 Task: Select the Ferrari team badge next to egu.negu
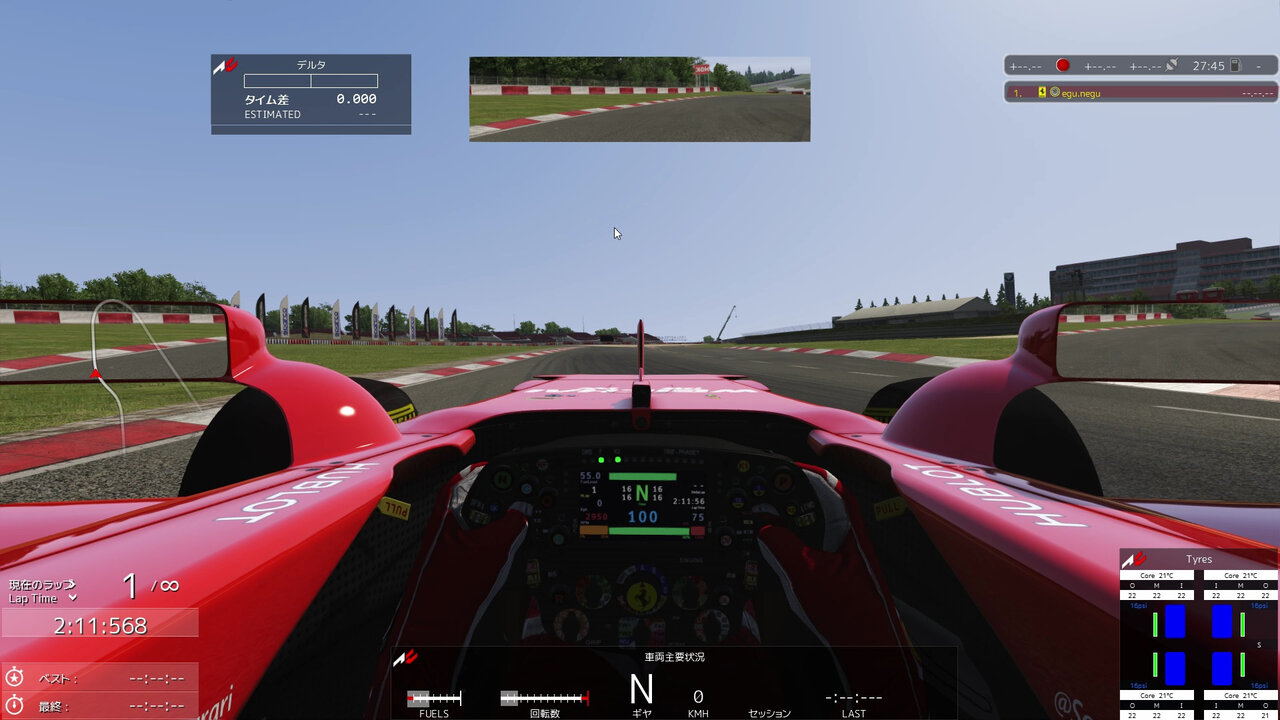point(1042,91)
